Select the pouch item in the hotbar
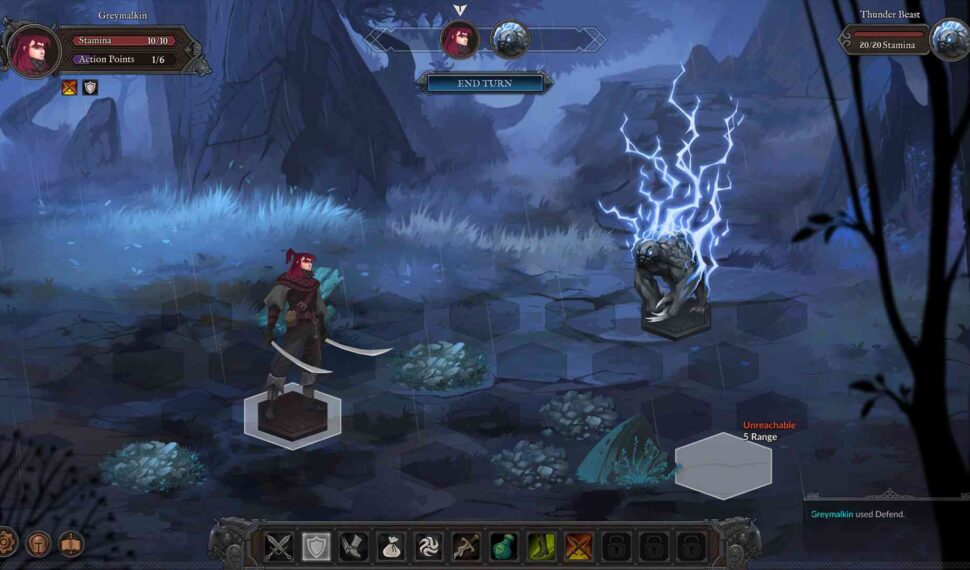 pyautogui.click(x=391, y=547)
